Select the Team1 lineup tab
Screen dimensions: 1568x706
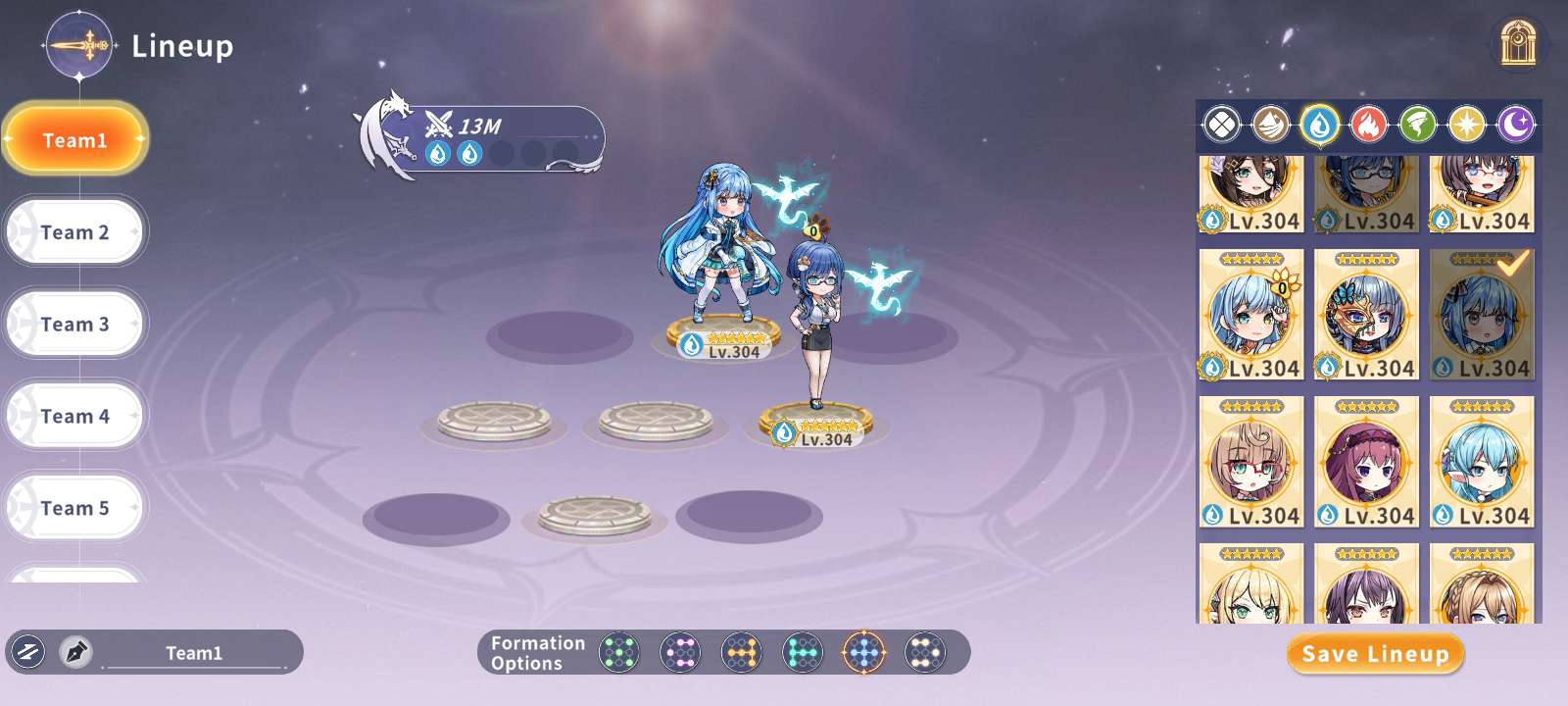75,140
